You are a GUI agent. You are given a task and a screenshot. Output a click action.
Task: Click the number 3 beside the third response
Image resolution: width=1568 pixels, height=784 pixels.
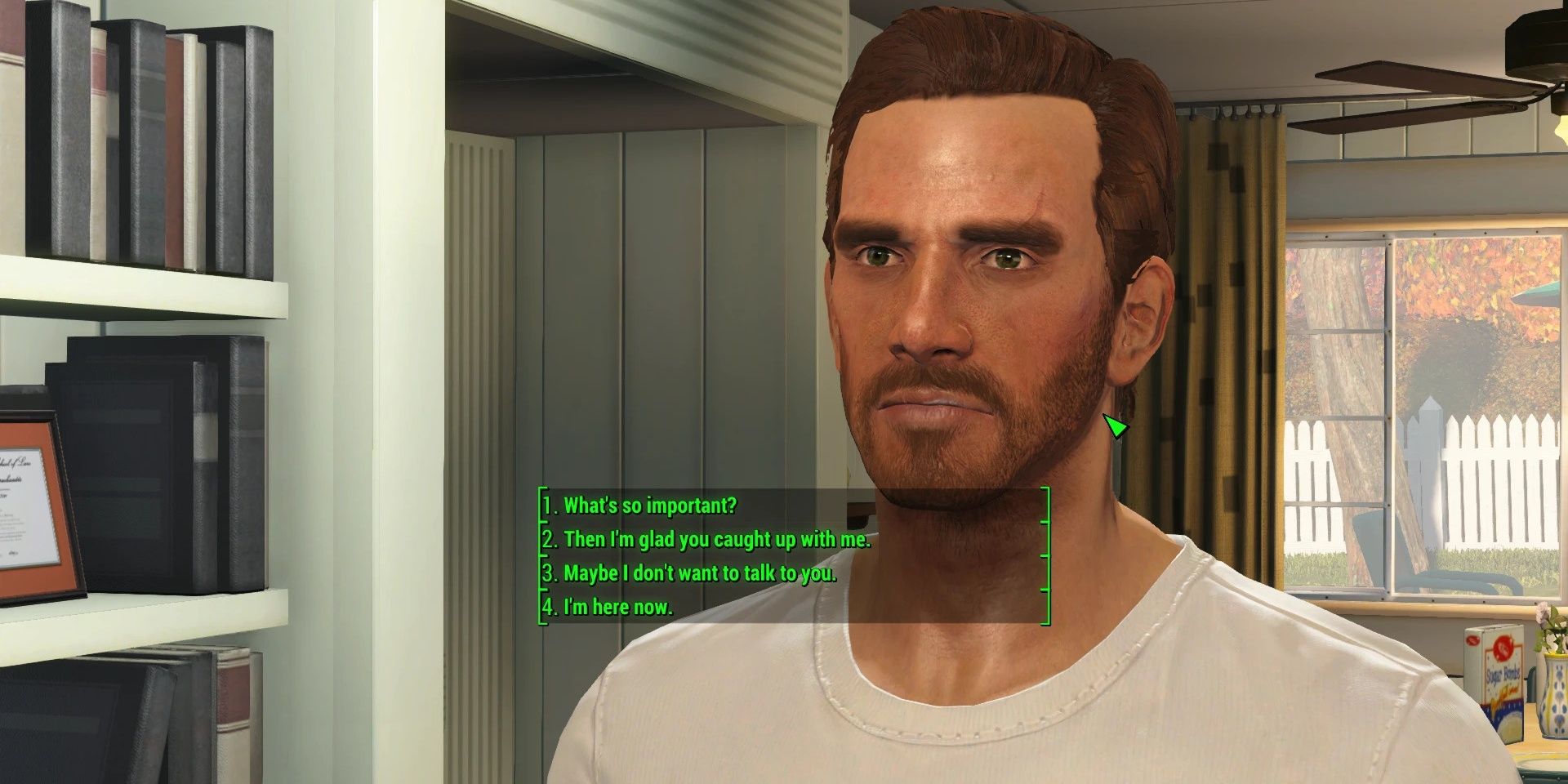tap(550, 573)
